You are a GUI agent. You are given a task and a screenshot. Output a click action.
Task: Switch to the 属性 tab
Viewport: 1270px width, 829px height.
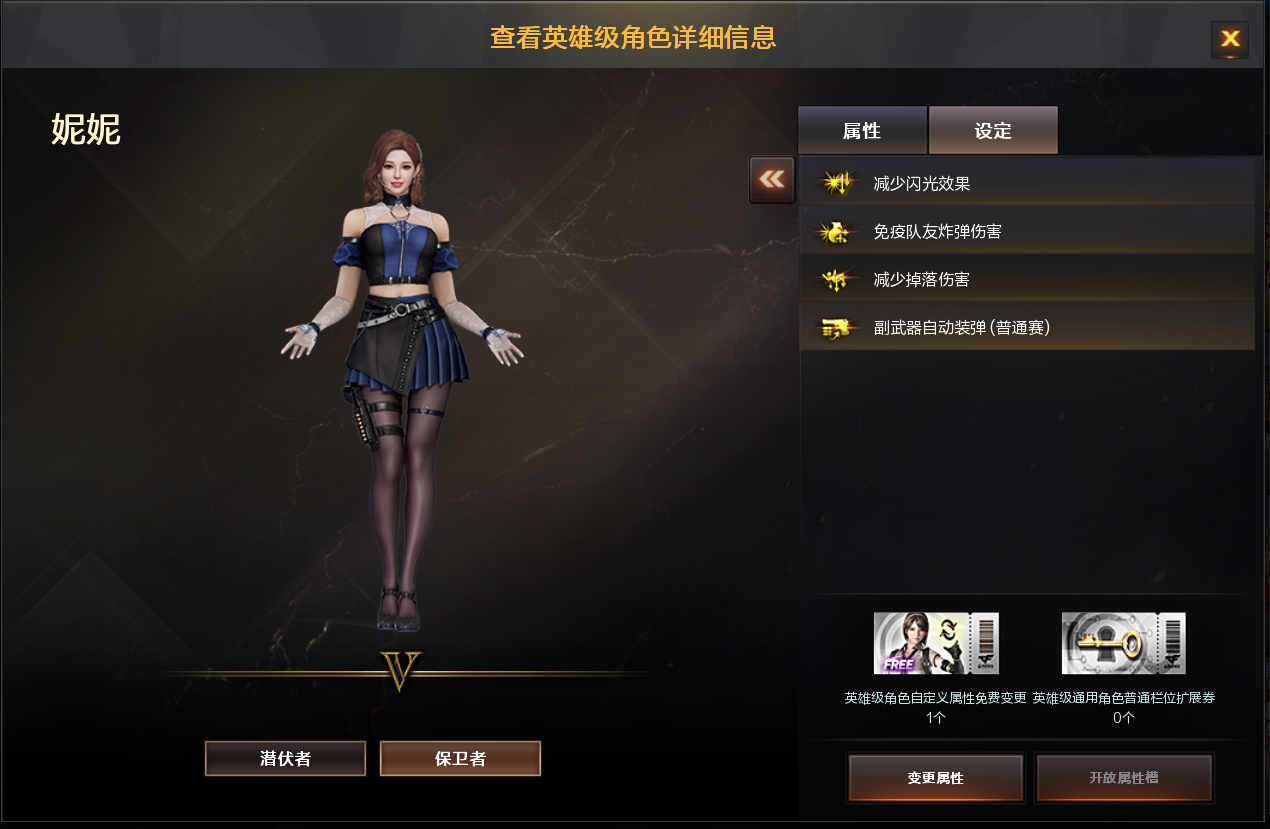(x=862, y=131)
